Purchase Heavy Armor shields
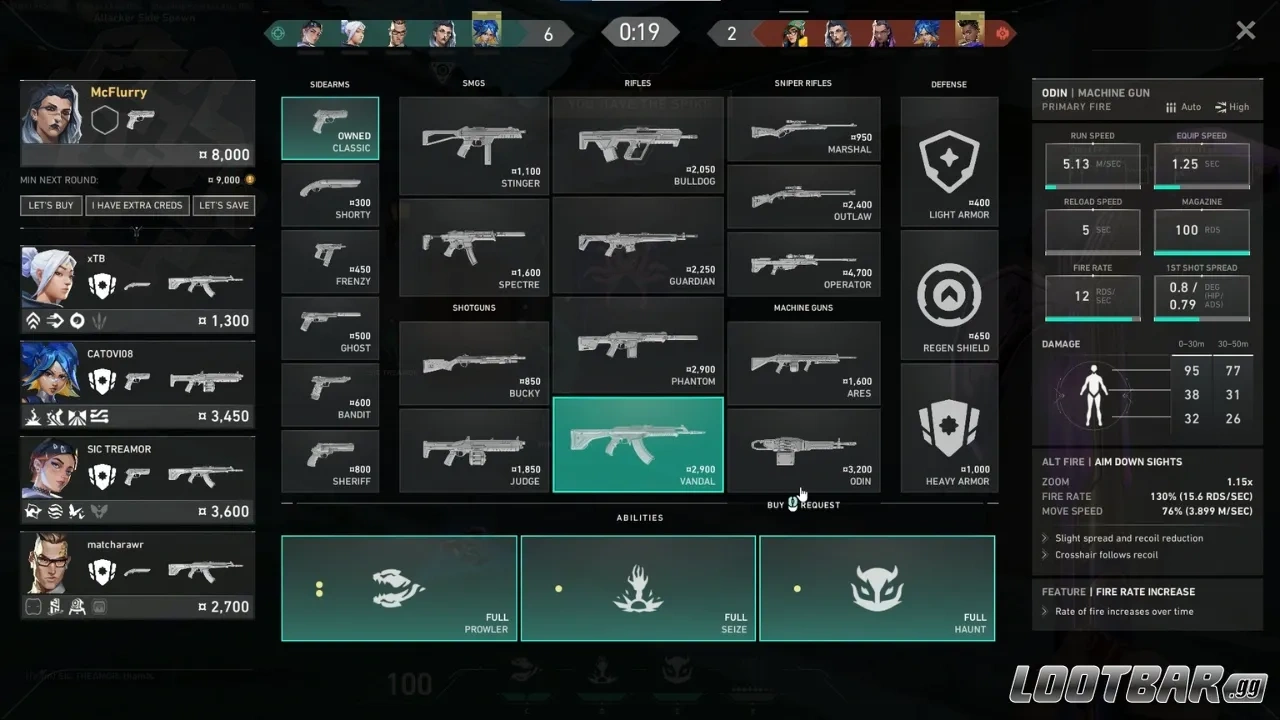Screen dimensions: 1280x720 point(949,428)
